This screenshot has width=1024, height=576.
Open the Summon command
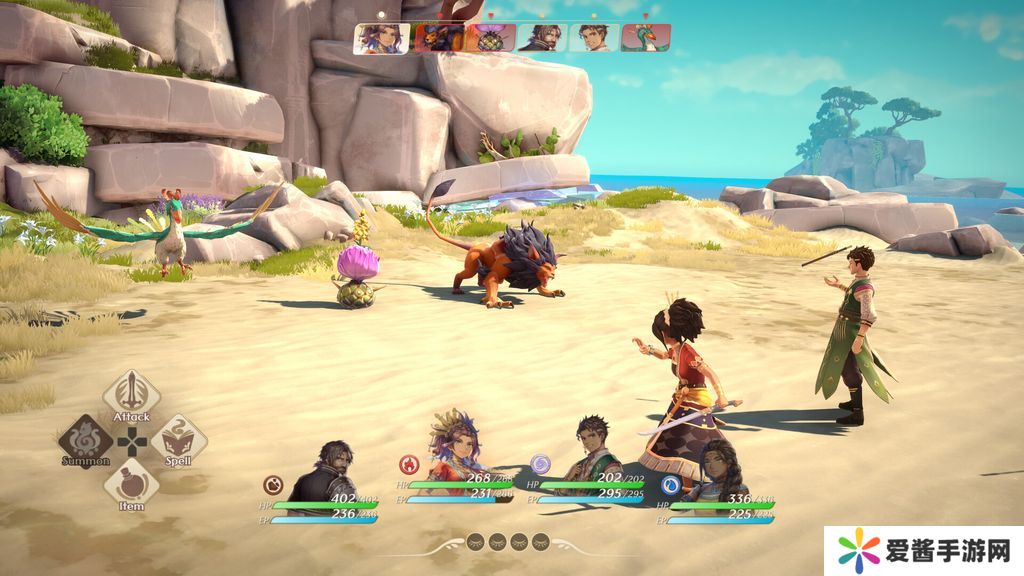(x=85, y=442)
